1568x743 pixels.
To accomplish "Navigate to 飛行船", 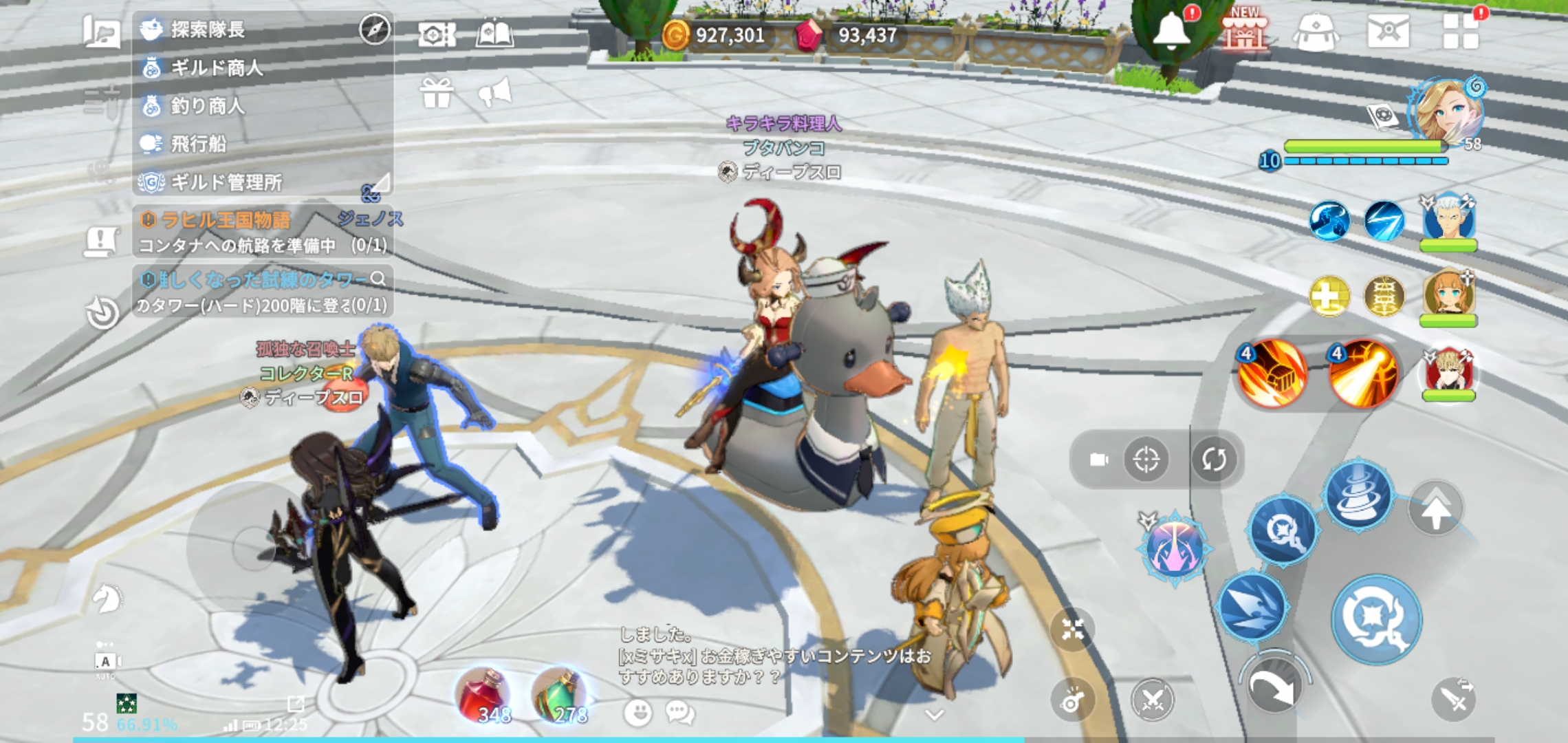I will coord(197,144).
